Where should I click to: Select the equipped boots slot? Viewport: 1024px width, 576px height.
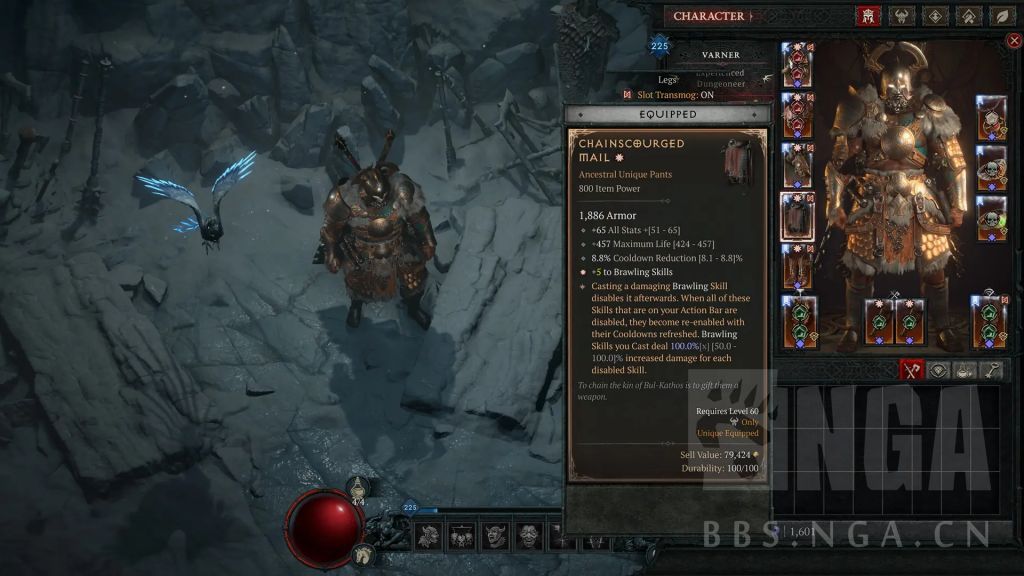[797, 267]
